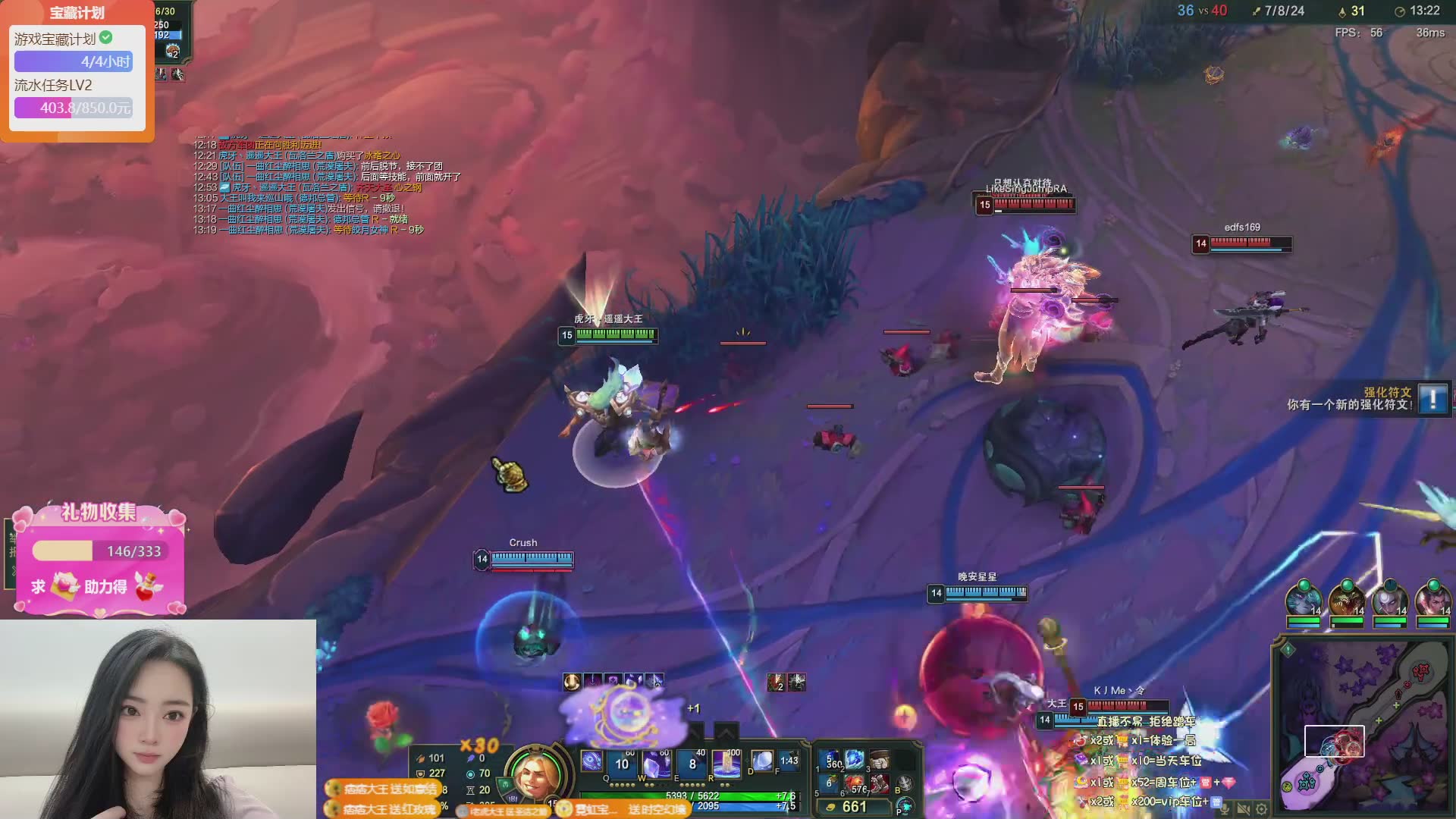Select the F summoner spell on cooldown 1:43
1456x819 pixels.
(789, 761)
